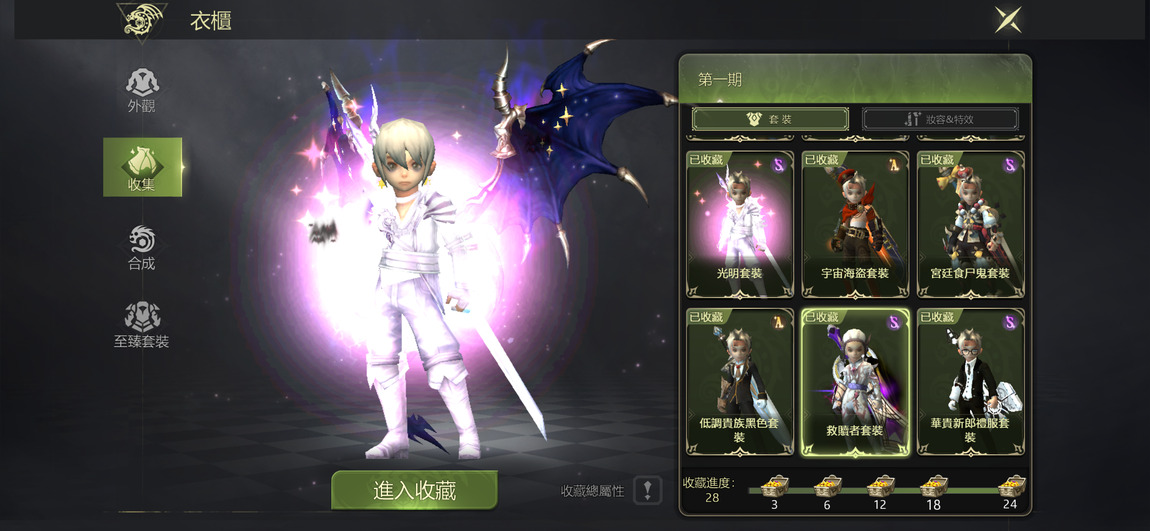Choose the 宇宙海盜套裝 outfit card
Viewport: 1150px width, 531px height.
[855, 224]
